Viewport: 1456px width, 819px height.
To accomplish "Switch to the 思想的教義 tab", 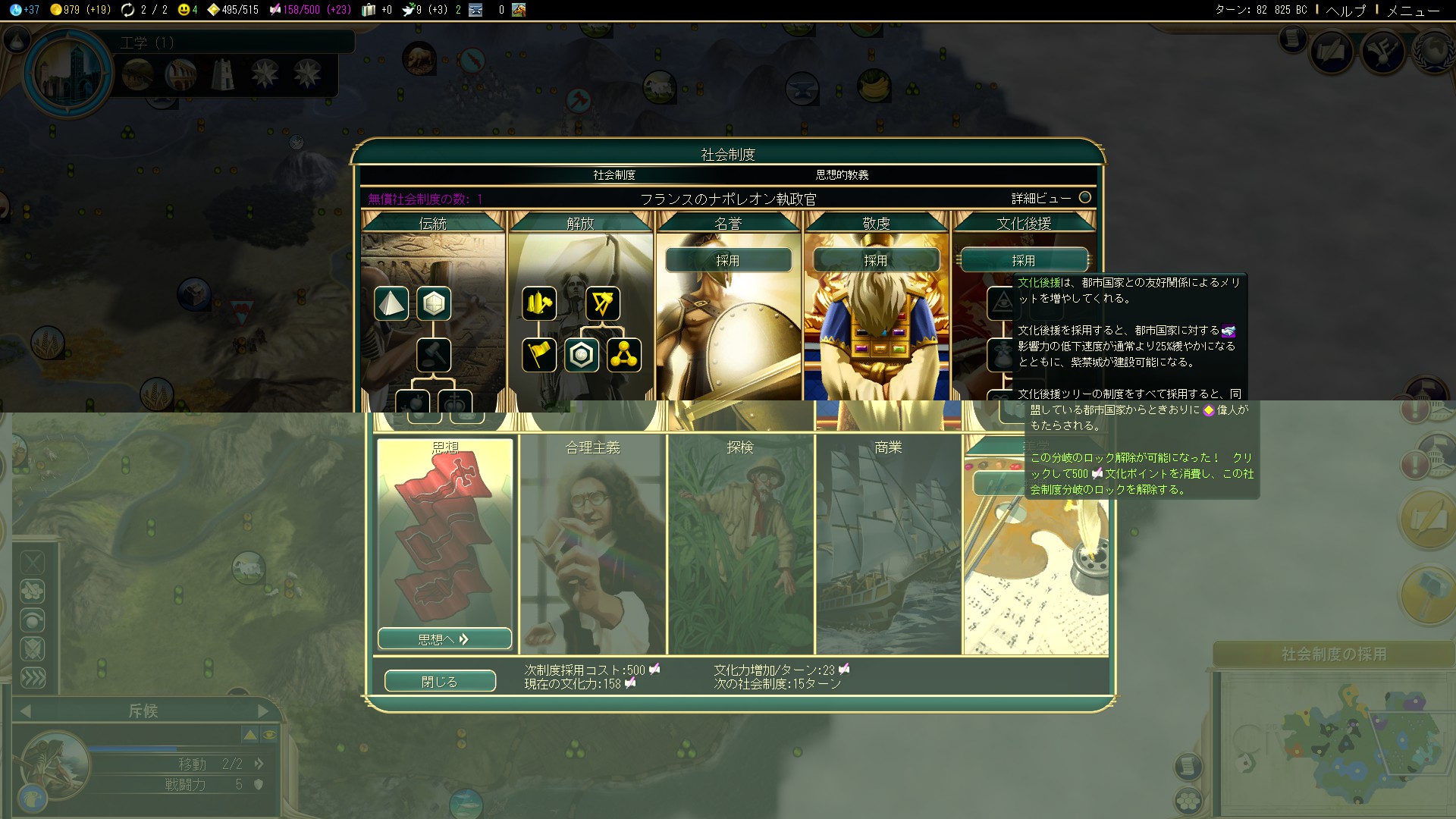I will tap(842, 175).
